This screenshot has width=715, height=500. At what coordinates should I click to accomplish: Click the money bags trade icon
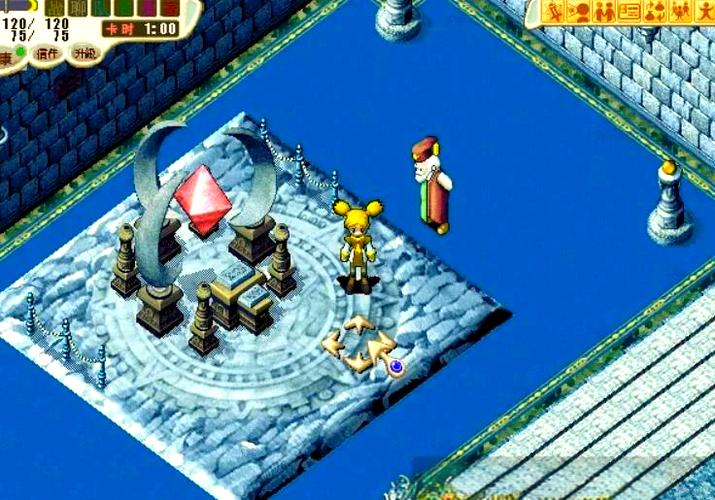tap(655, 12)
